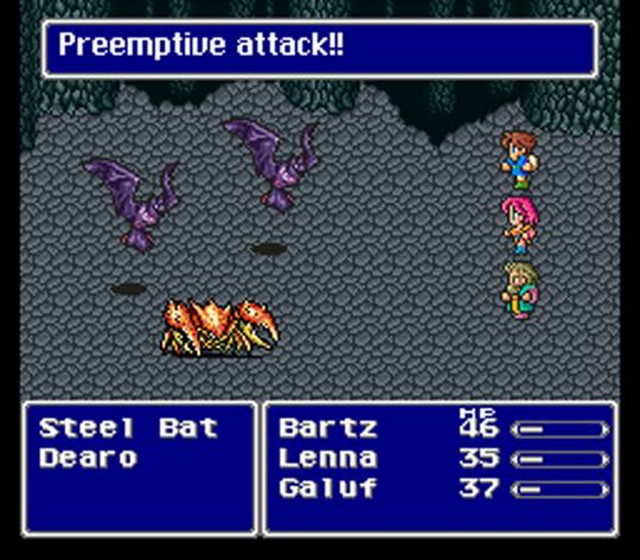640x560 pixels.
Task: Choose Galuf from the party list
Action: pos(328,489)
